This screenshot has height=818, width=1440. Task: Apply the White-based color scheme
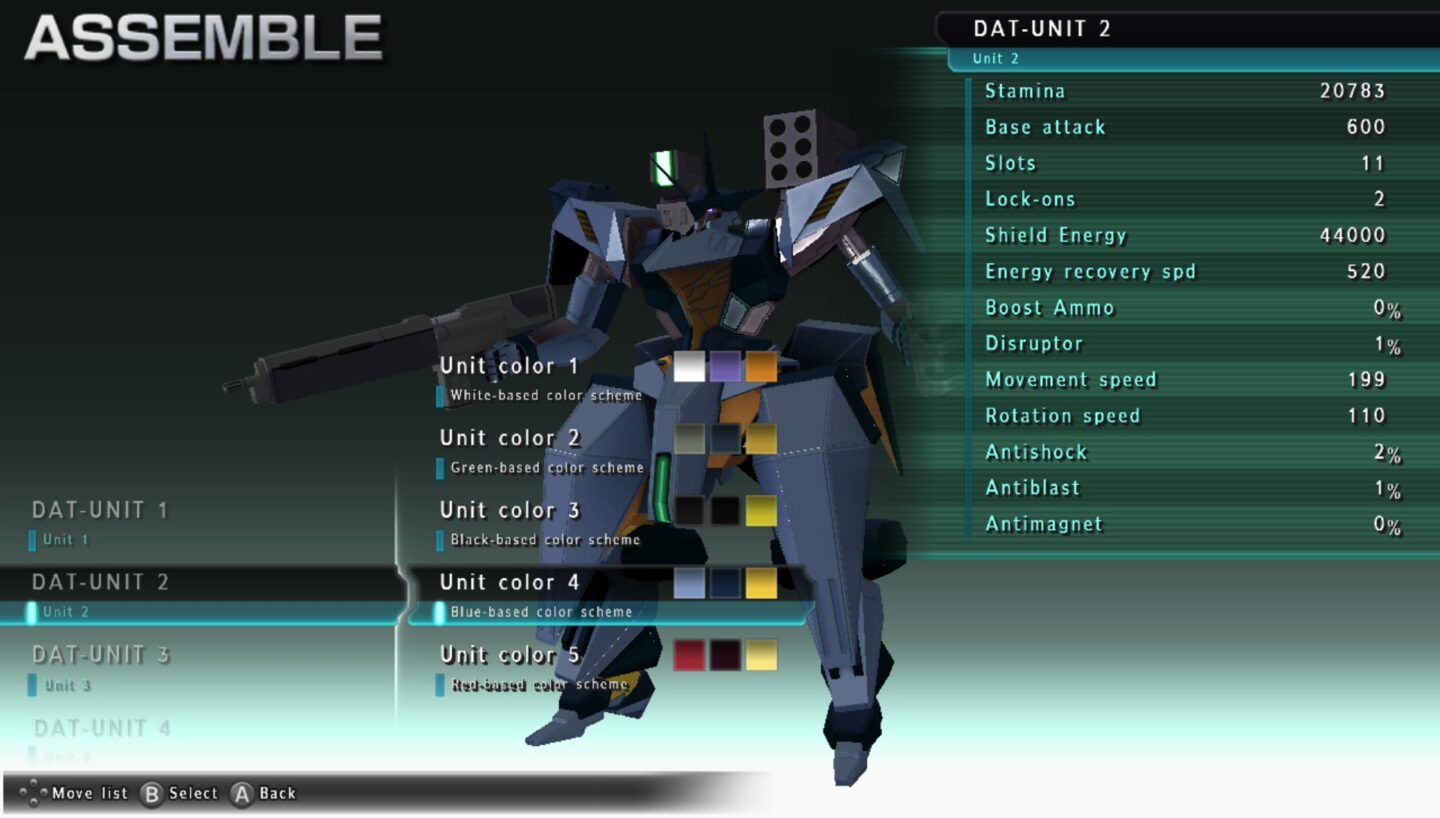click(540, 395)
